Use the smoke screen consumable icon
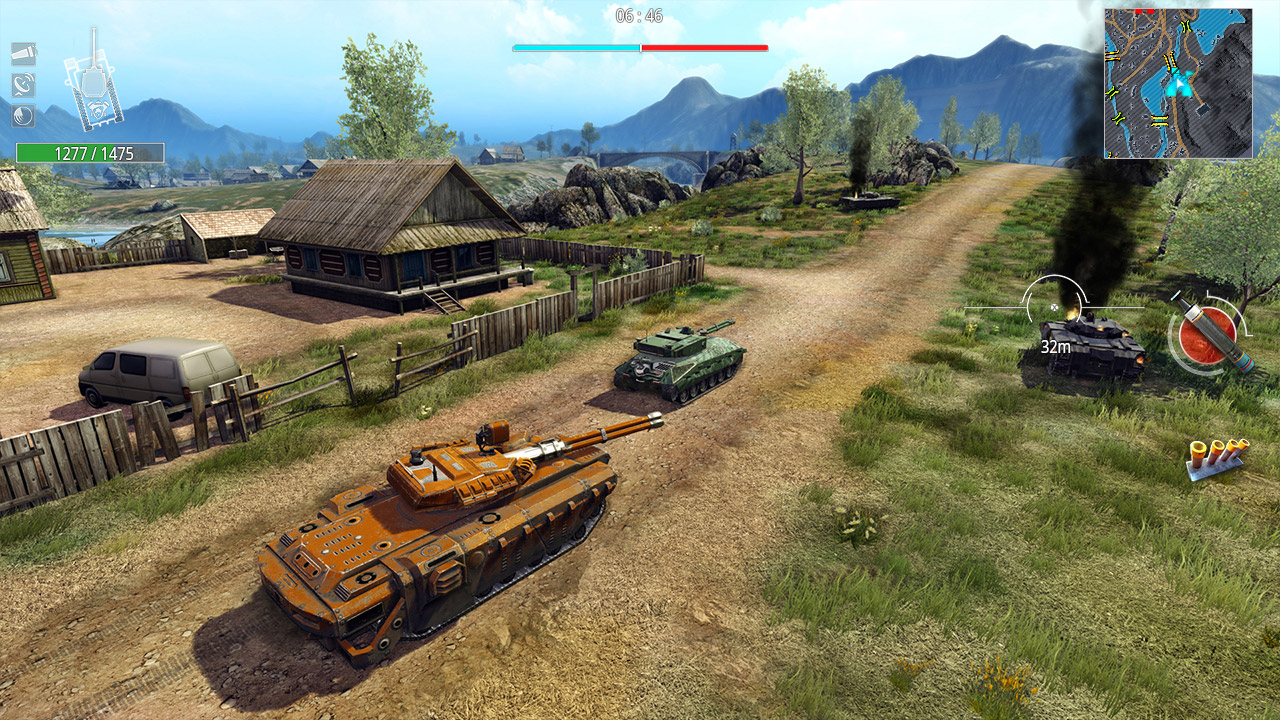The image size is (1280, 720). [23, 116]
